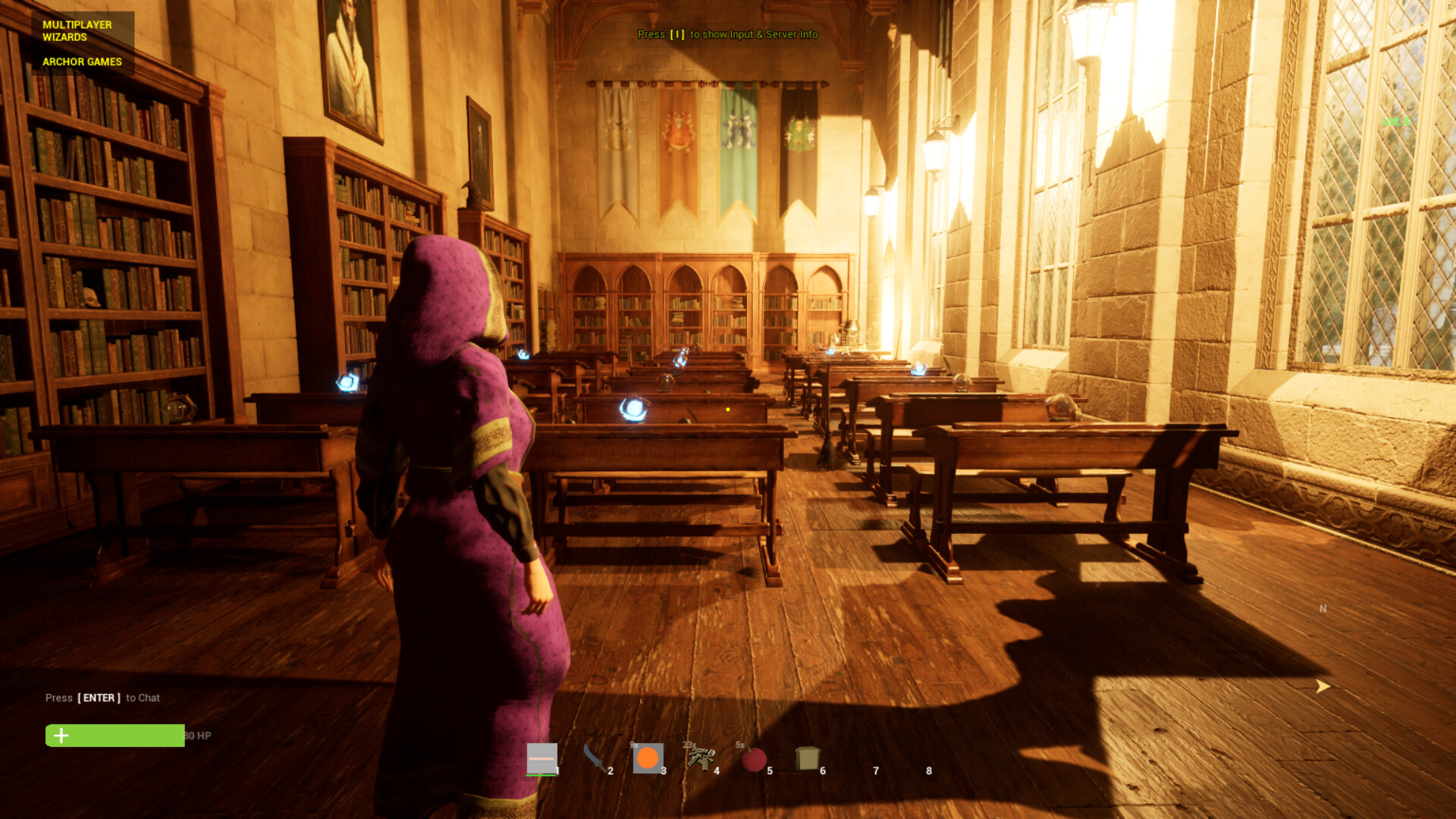Click the 23x counter above the keys item
1456x819 pixels.
(x=689, y=745)
